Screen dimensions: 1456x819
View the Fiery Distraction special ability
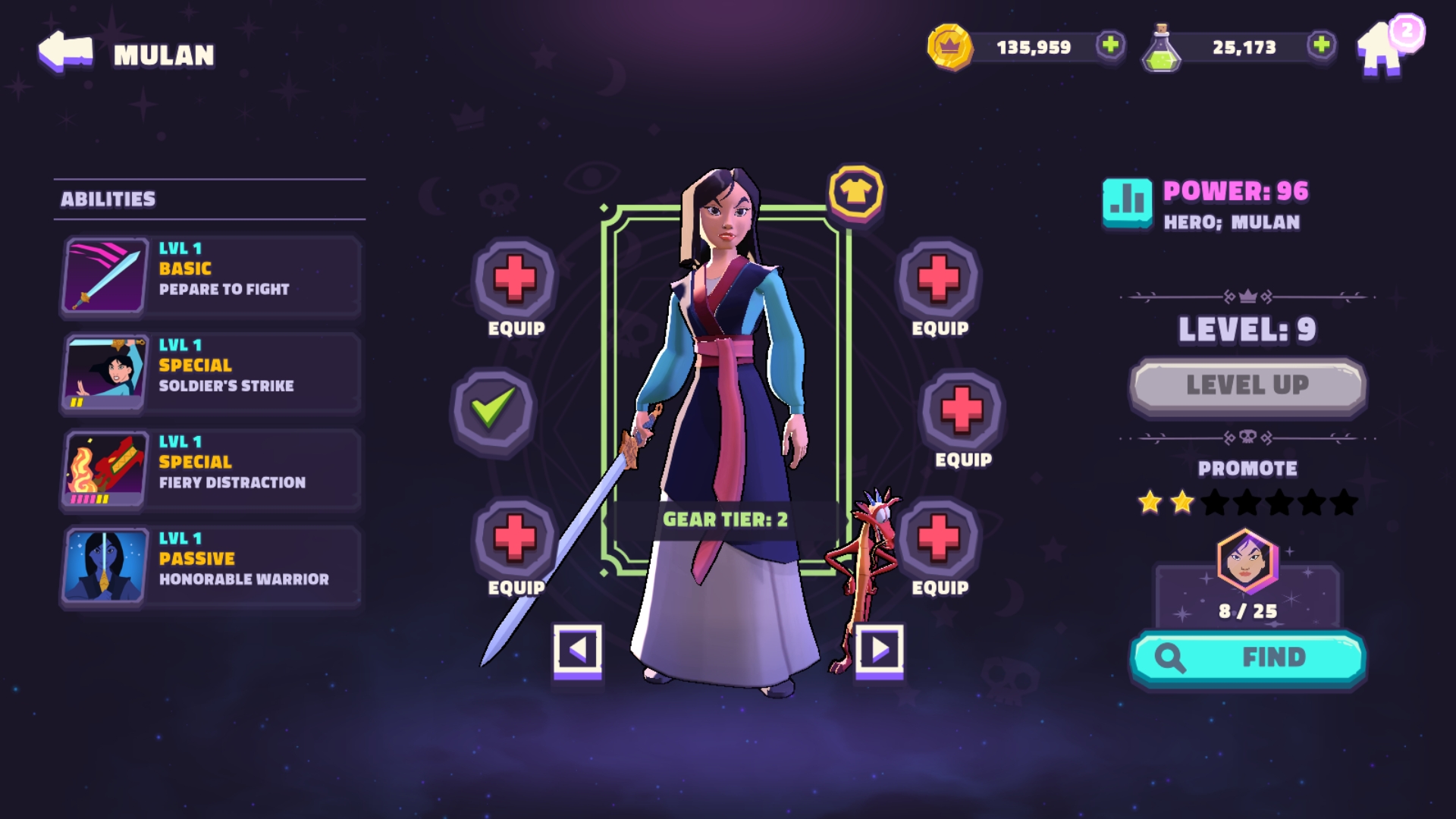(211, 469)
